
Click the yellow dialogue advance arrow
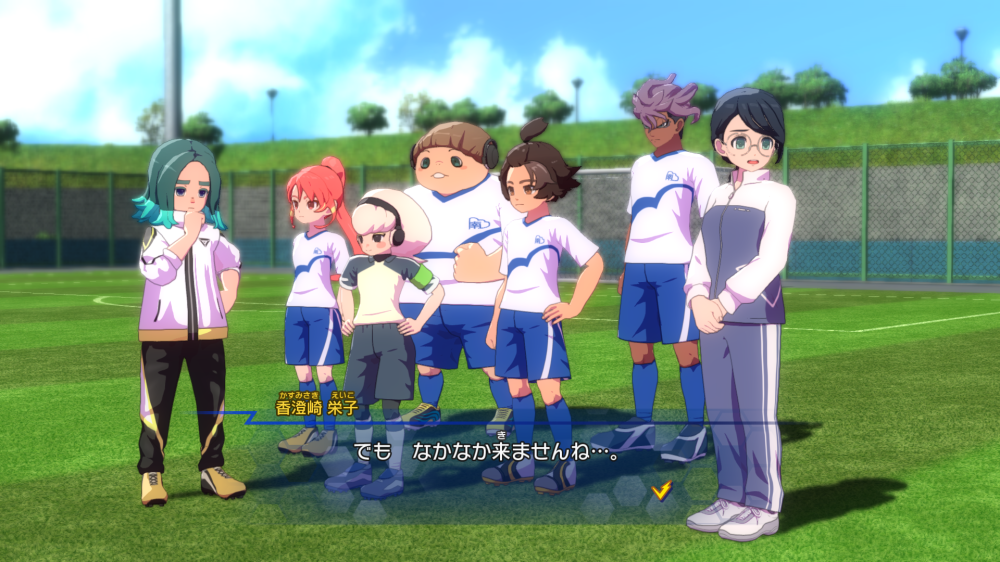[660, 490]
